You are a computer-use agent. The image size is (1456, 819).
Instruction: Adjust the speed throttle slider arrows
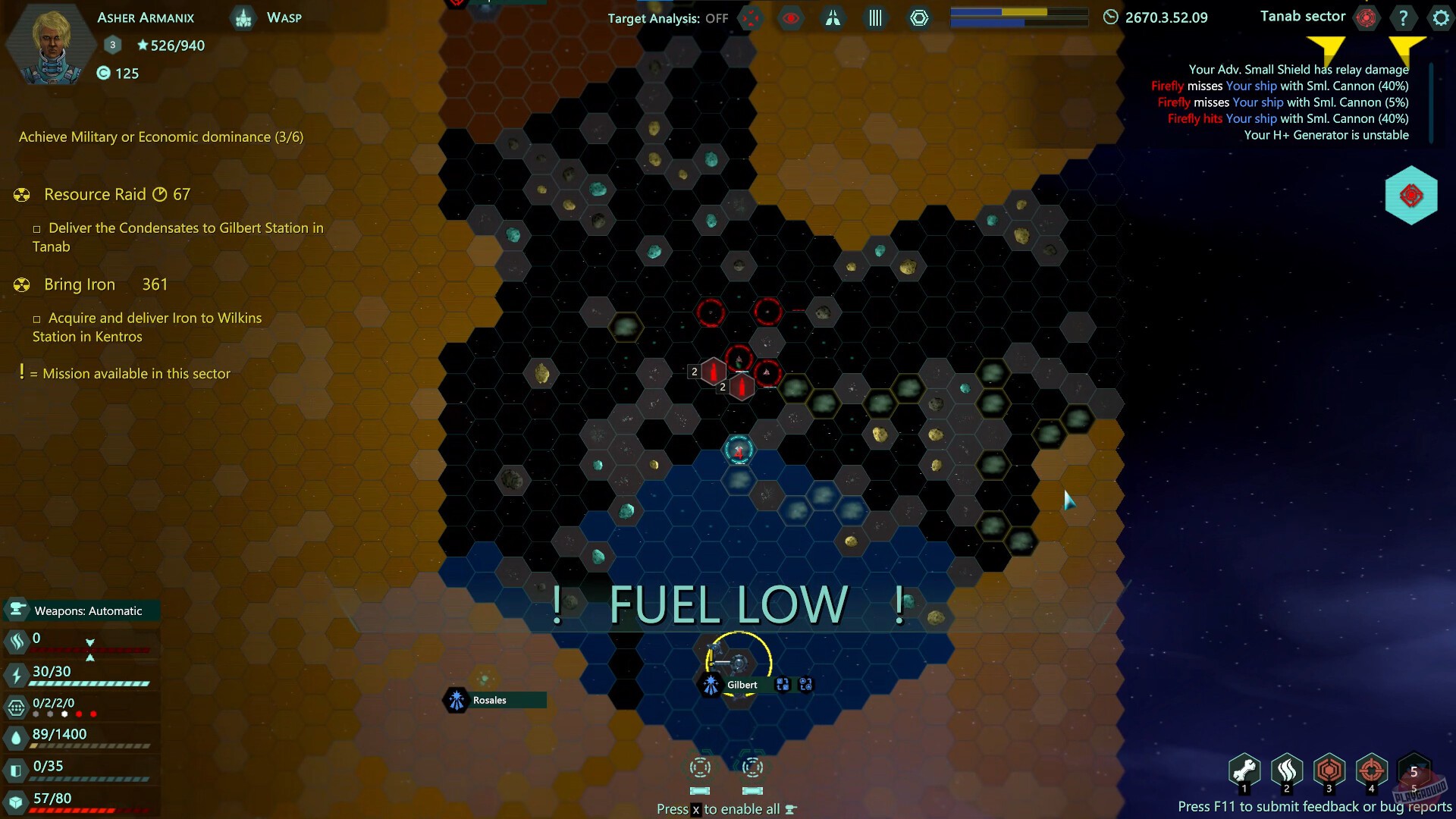point(91,649)
